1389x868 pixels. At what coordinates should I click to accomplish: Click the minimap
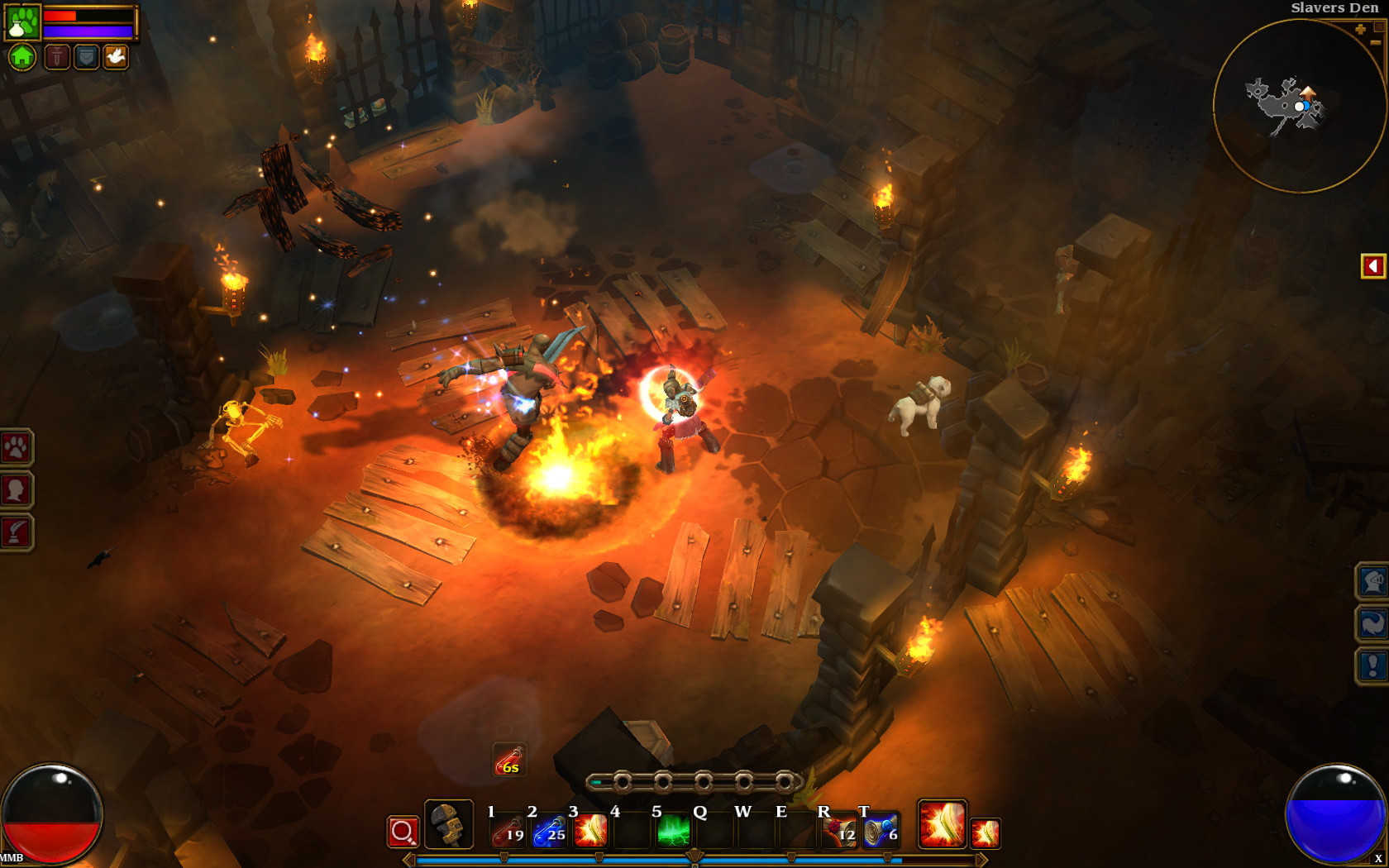[x=1298, y=106]
